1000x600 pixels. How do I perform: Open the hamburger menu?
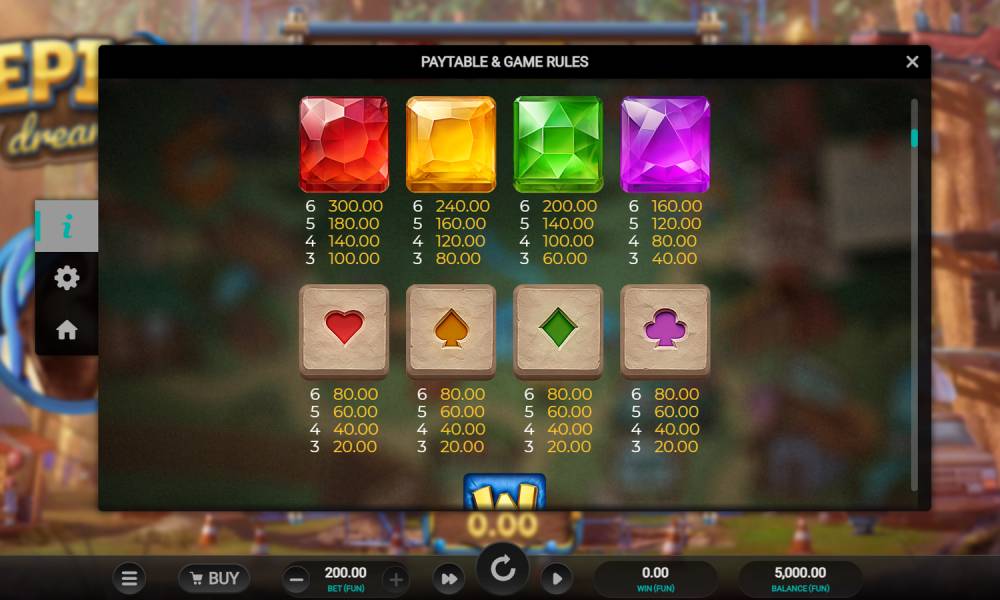pyautogui.click(x=128, y=578)
